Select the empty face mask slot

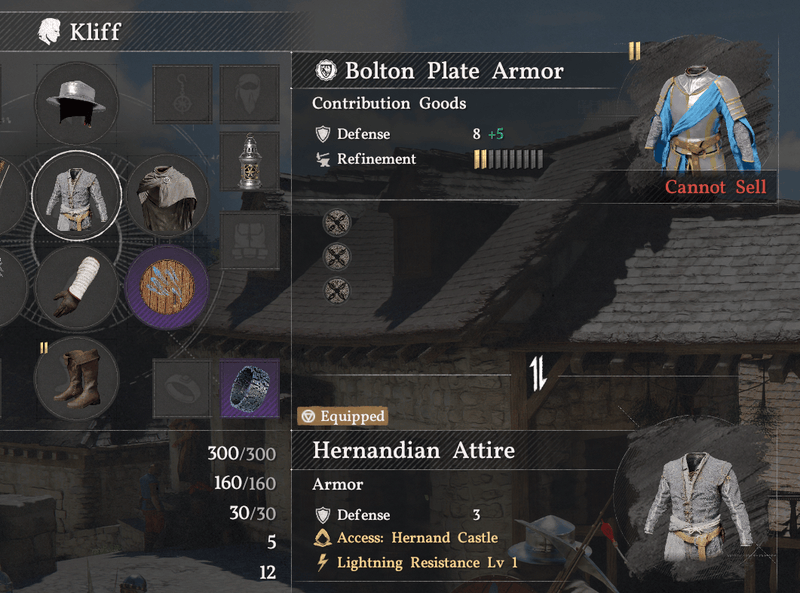[249, 94]
